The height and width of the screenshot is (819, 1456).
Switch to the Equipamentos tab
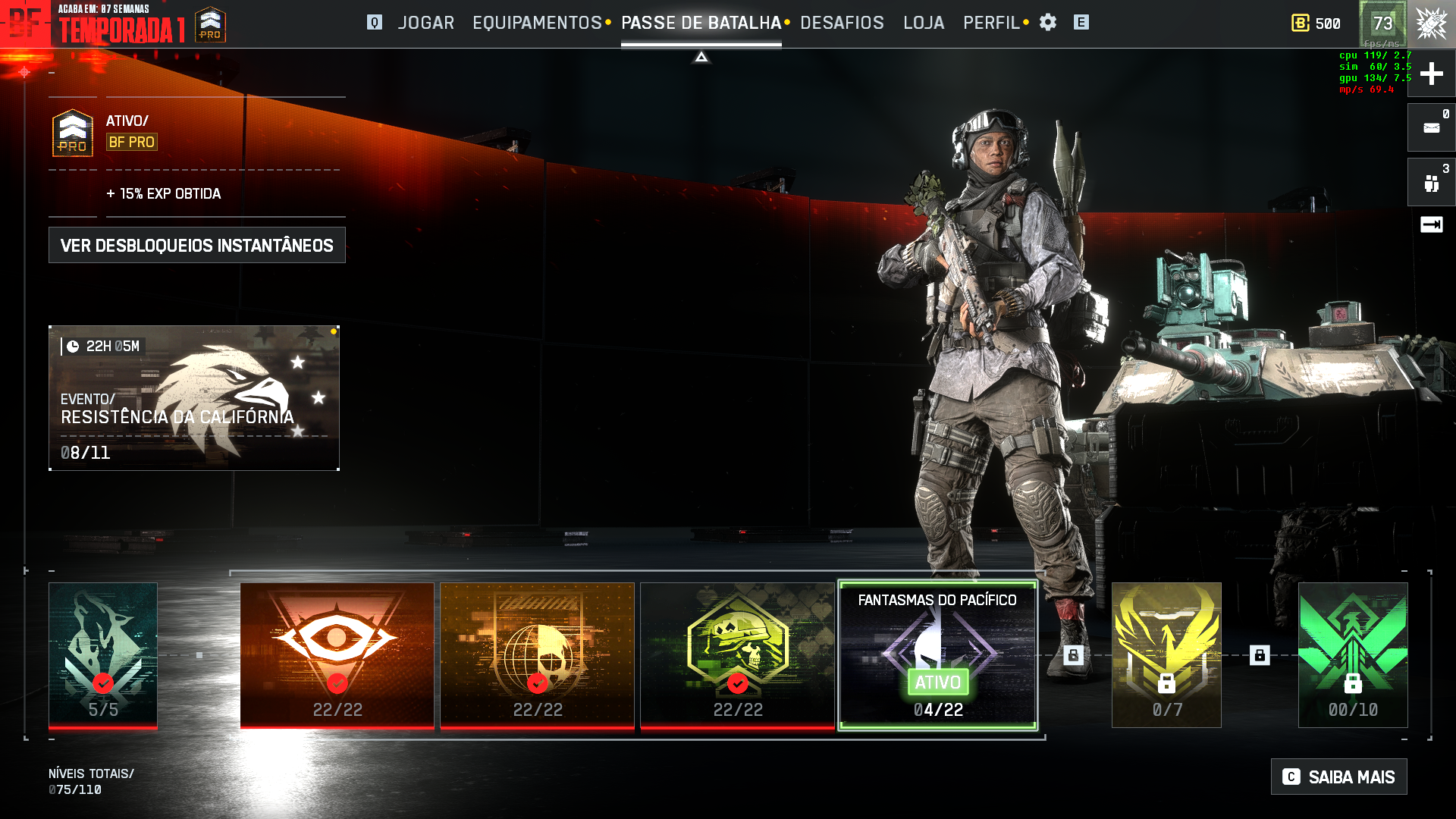(537, 23)
